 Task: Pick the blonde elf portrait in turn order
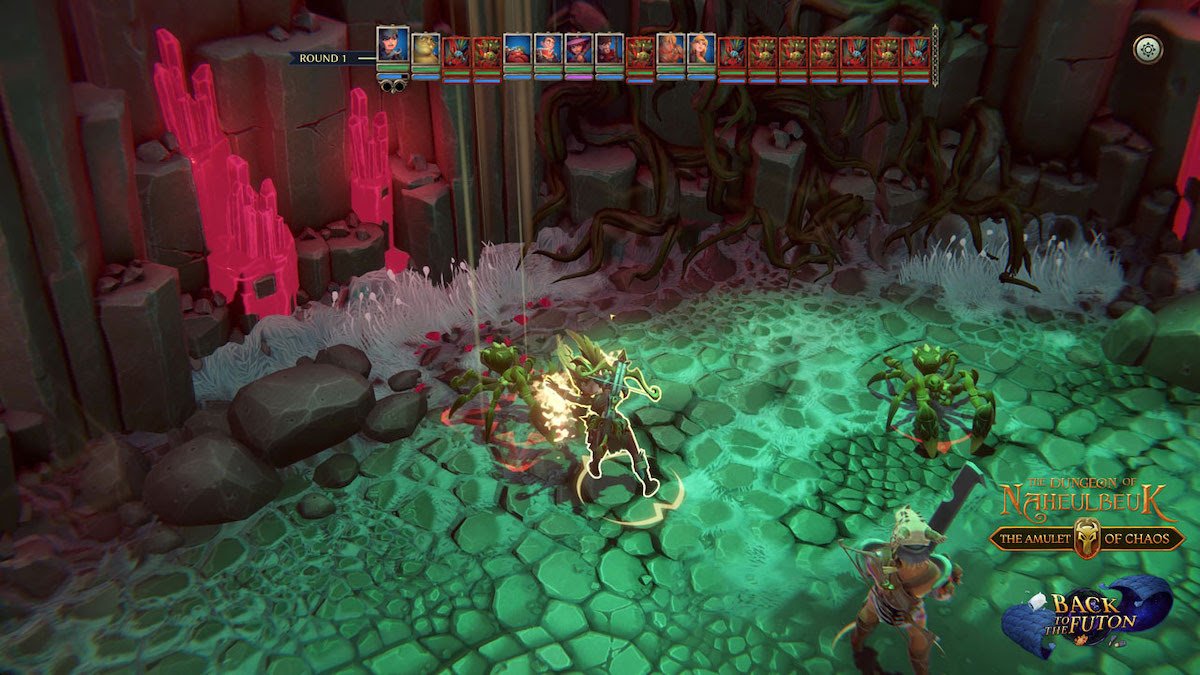tap(700, 50)
